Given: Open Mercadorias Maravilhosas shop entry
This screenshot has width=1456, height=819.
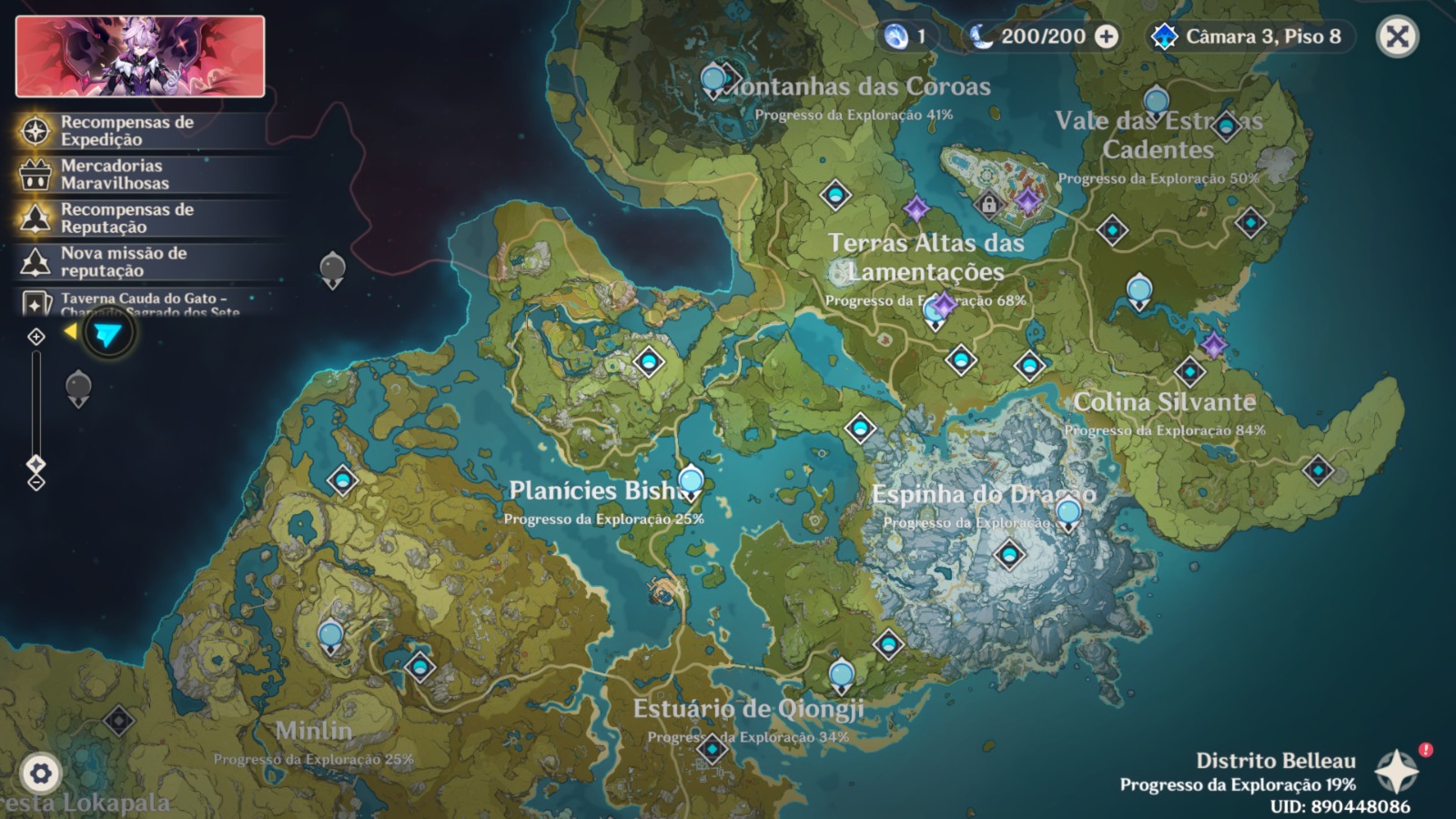Looking at the screenshot, I should pyautogui.click(x=115, y=174).
